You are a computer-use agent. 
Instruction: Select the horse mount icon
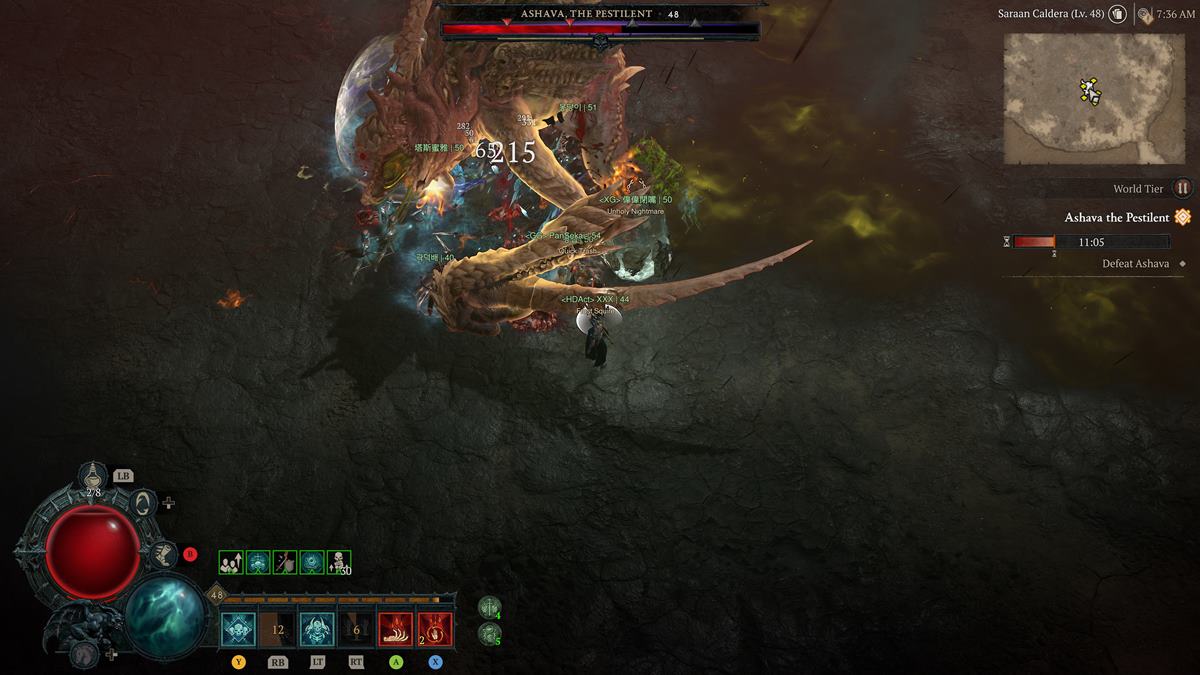click(x=86, y=654)
